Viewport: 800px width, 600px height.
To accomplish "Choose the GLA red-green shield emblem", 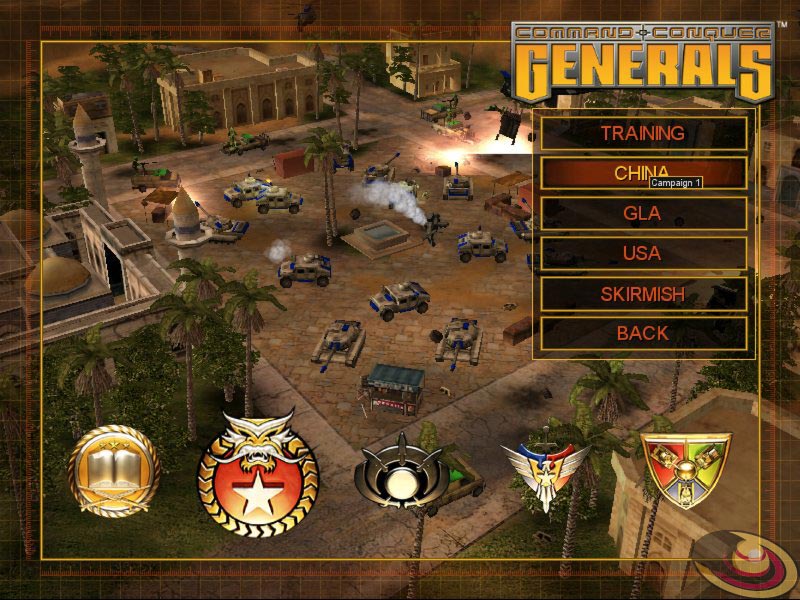I will point(685,468).
